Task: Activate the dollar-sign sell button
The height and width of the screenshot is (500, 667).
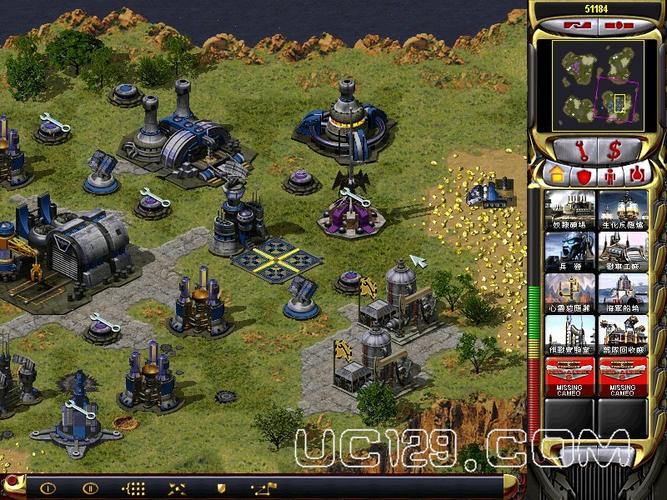Action: [616, 150]
